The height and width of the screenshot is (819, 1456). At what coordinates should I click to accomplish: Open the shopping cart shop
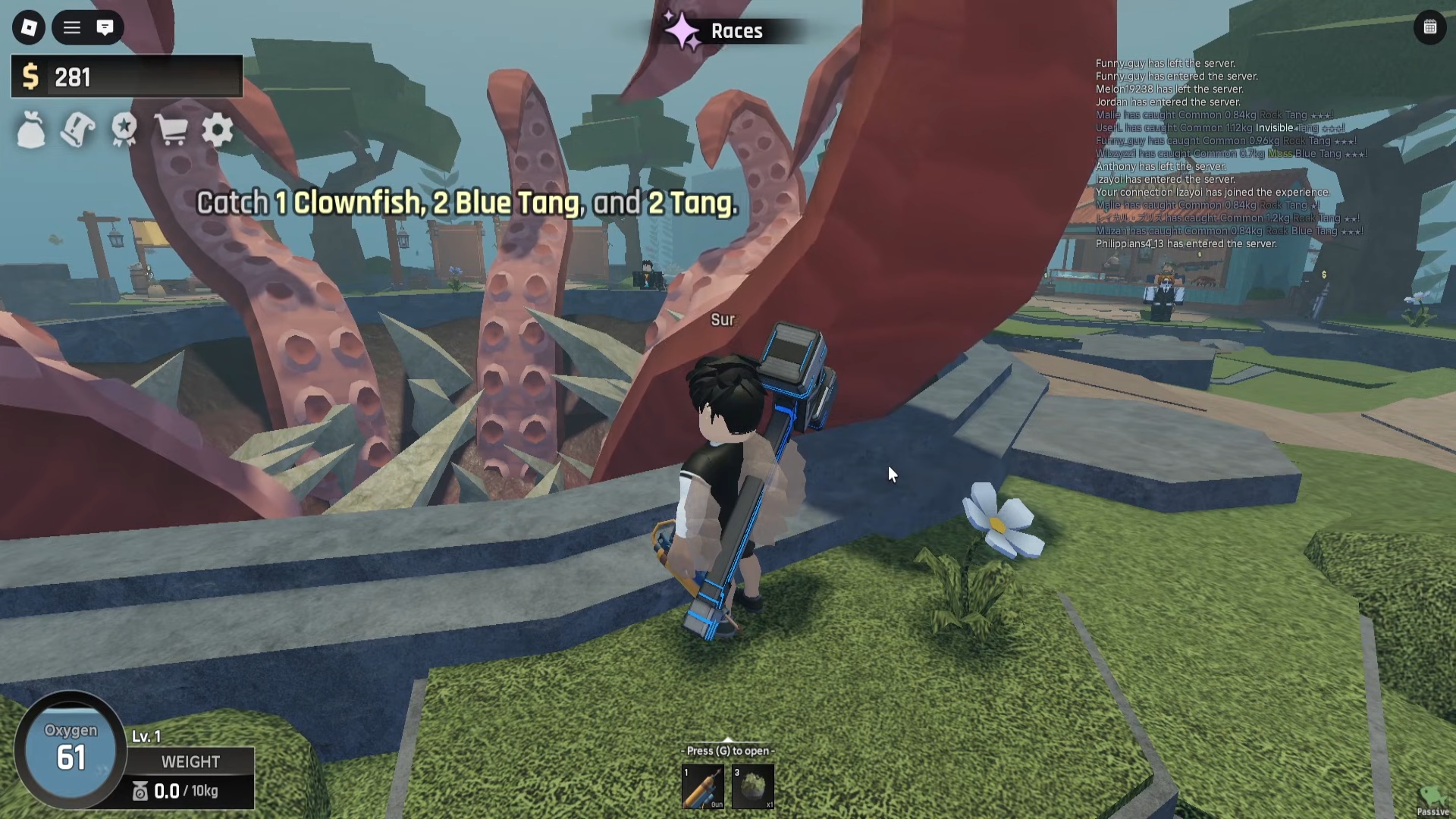pyautogui.click(x=171, y=130)
